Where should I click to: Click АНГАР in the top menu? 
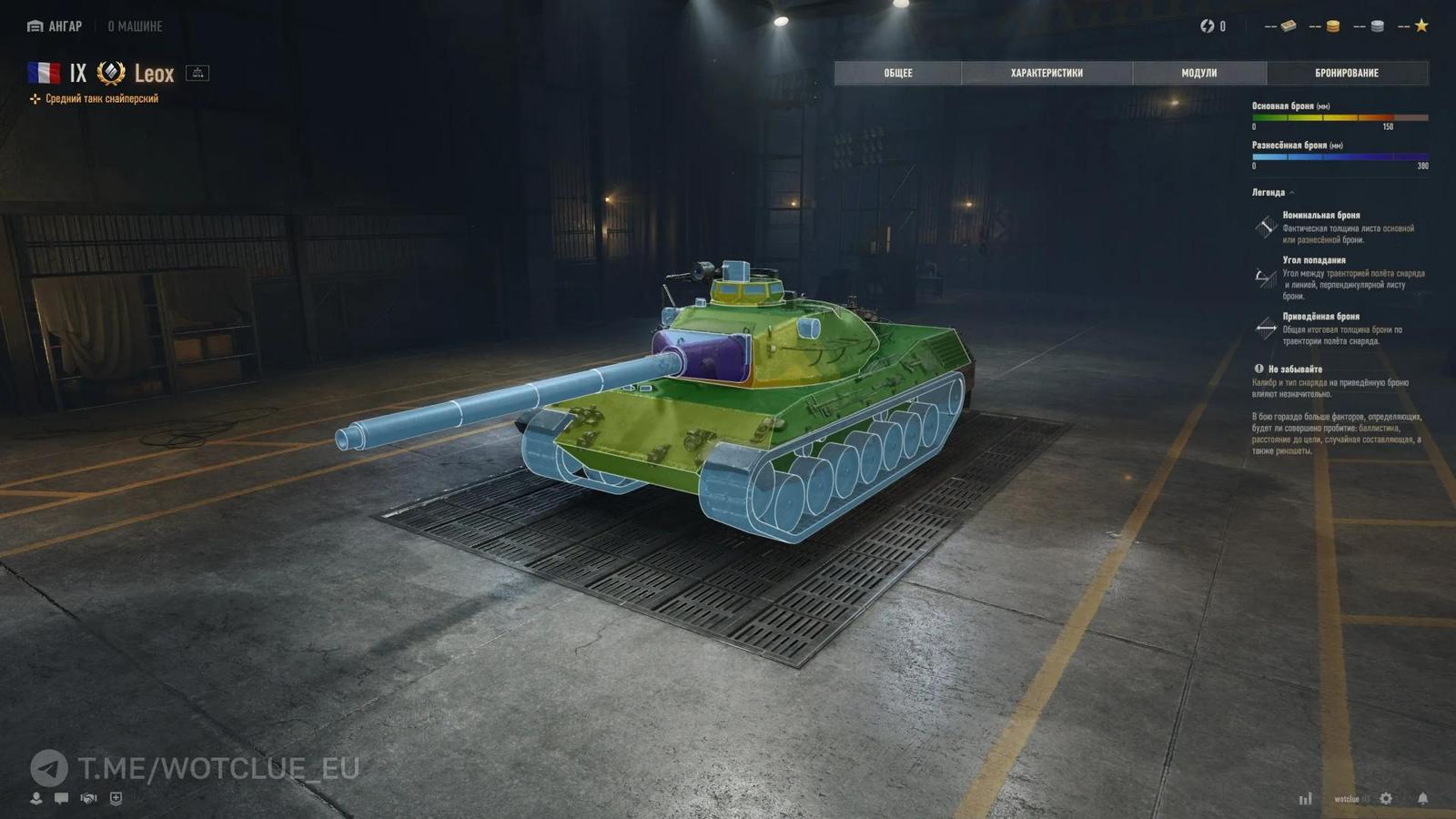click(x=56, y=26)
